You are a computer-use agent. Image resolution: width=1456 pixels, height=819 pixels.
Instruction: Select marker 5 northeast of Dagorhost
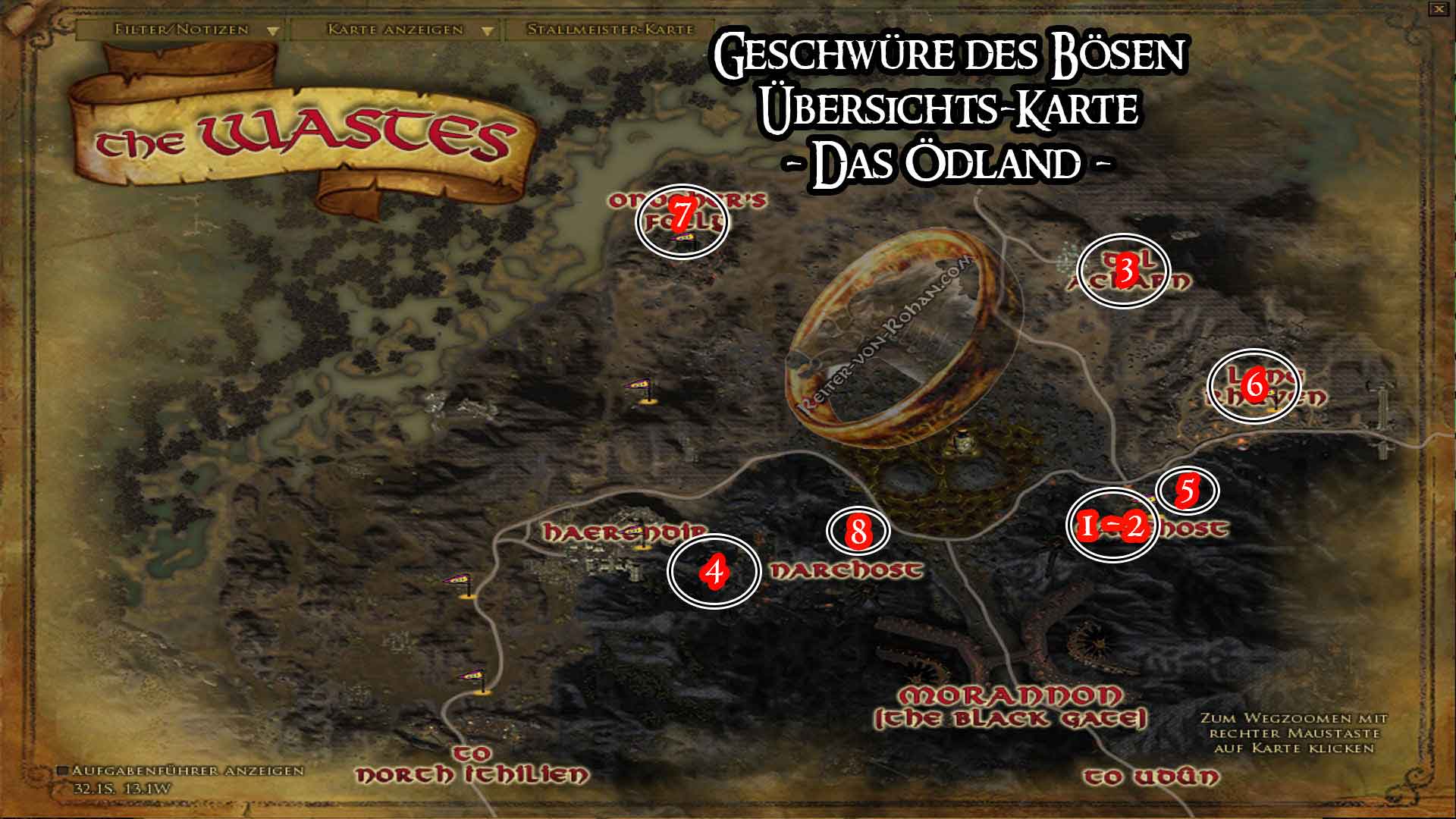1188,491
